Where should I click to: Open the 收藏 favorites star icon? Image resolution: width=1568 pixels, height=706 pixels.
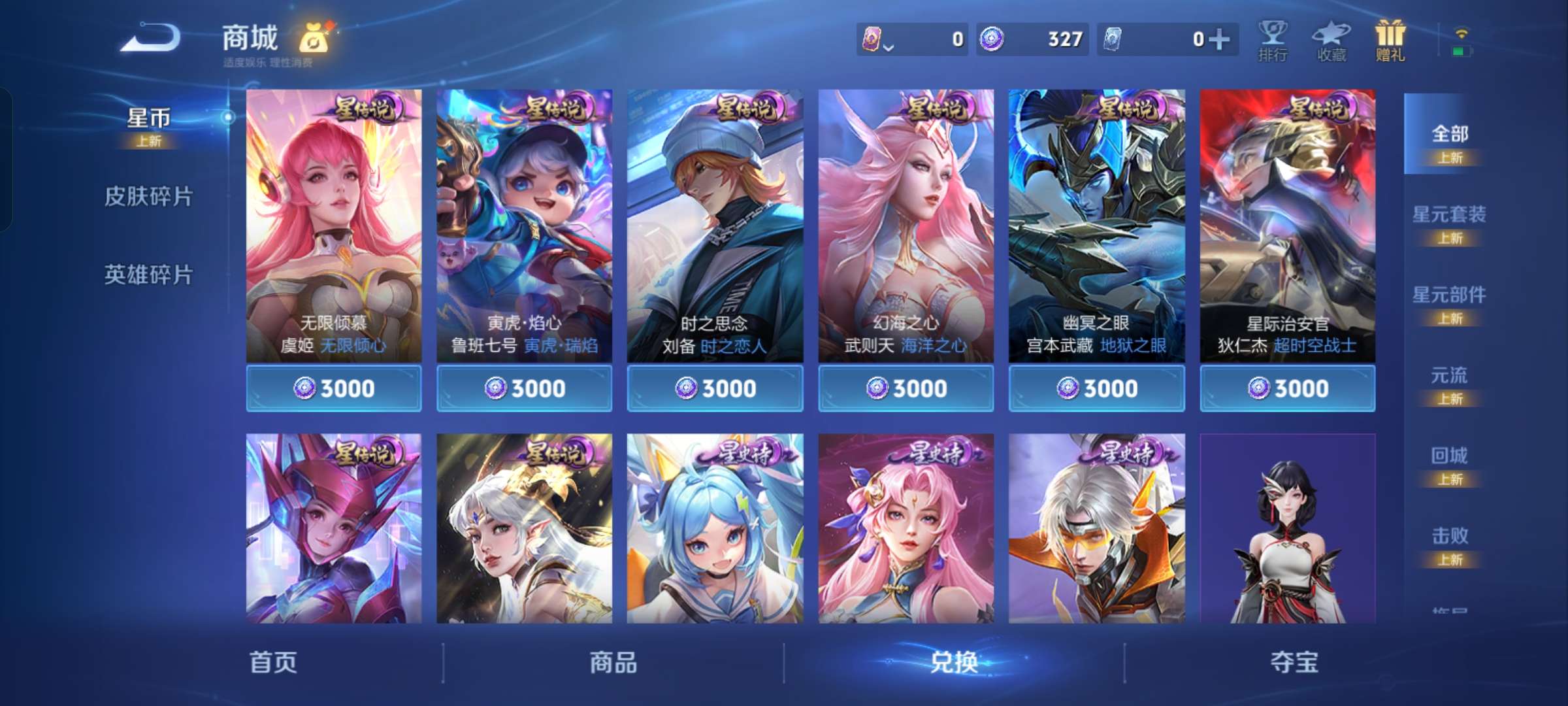coord(1331,41)
